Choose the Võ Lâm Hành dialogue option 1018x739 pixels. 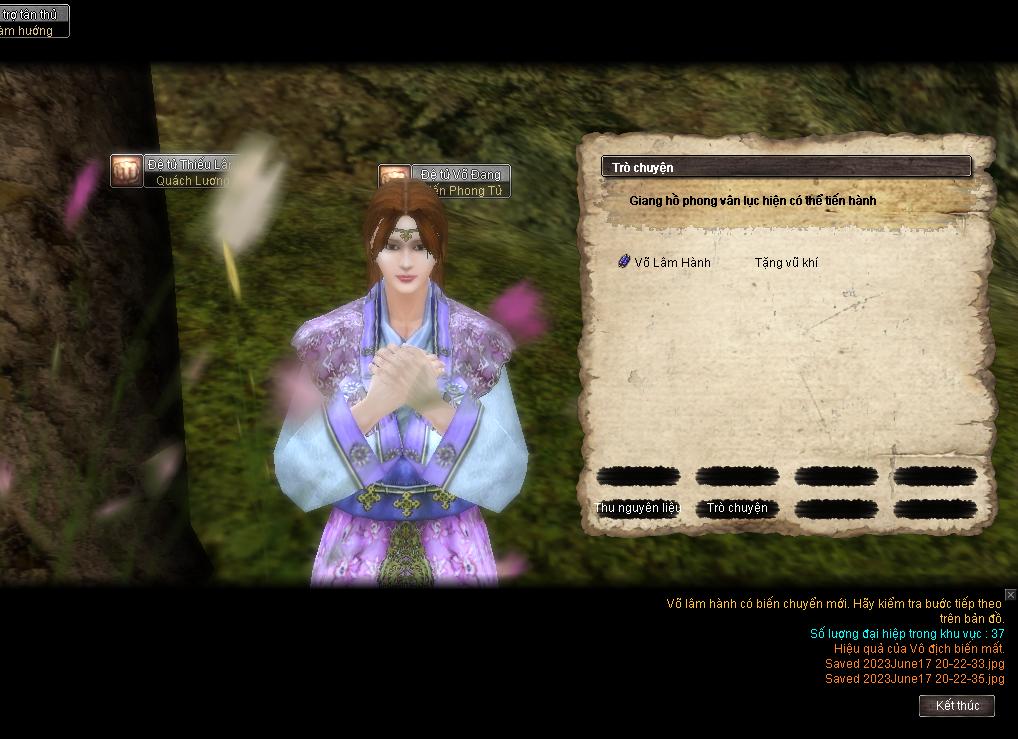(672, 262)
